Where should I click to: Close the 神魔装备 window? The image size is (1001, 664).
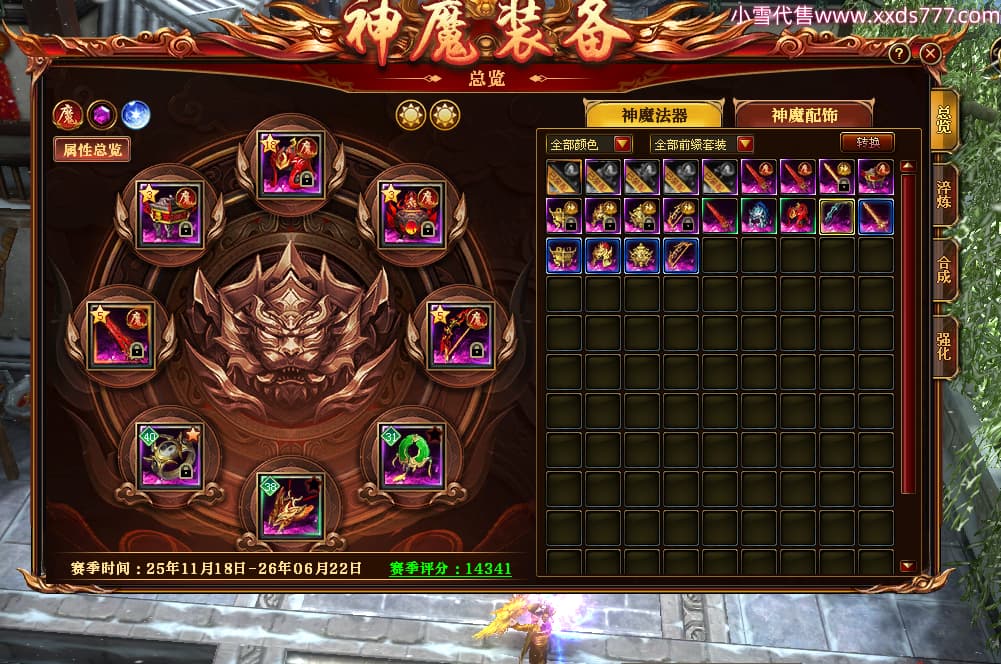pyautogui.click(x=930, y=54)
